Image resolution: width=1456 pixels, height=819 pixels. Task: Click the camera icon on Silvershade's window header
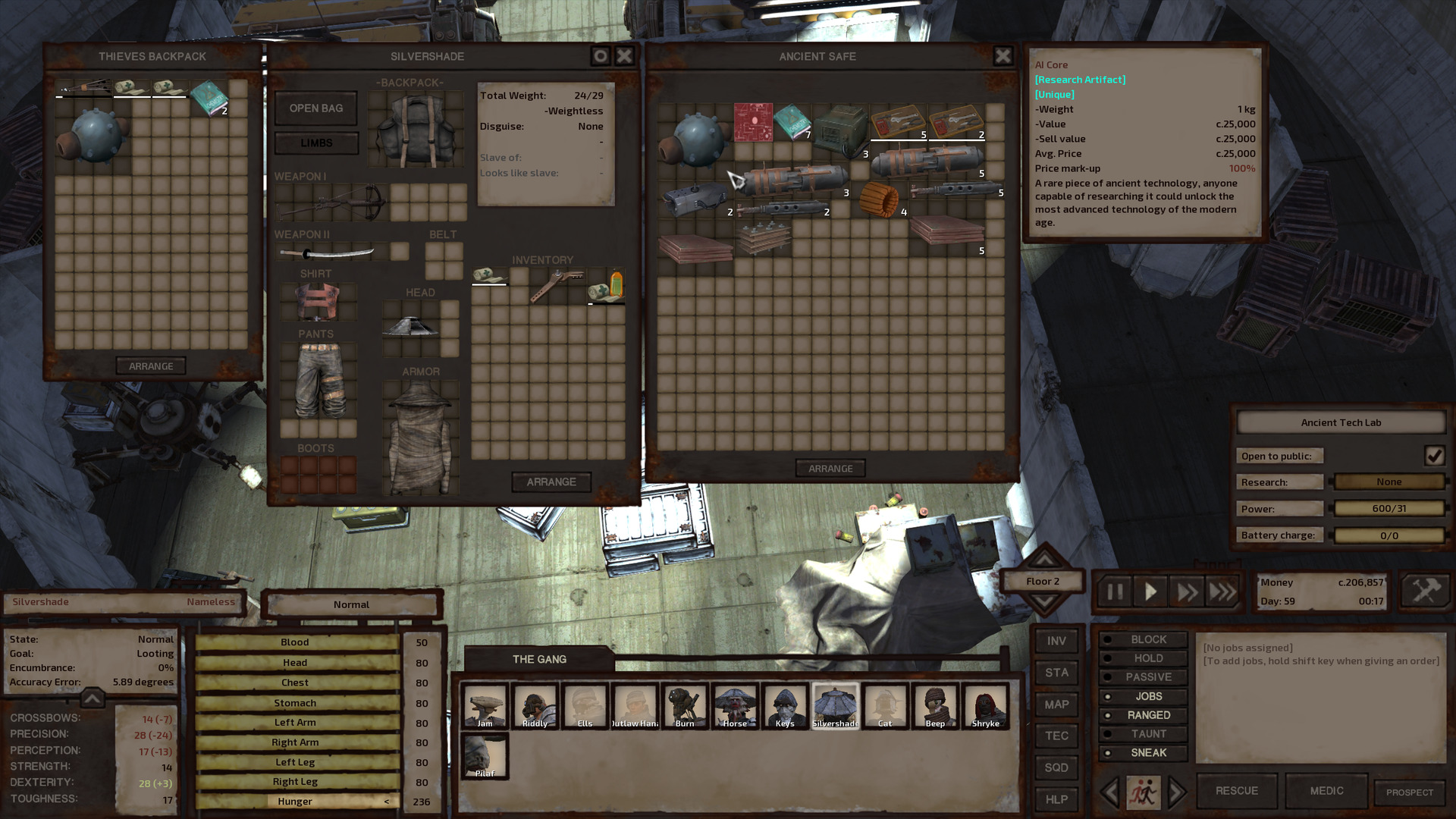pyautogui.click(x=599, y=55)
